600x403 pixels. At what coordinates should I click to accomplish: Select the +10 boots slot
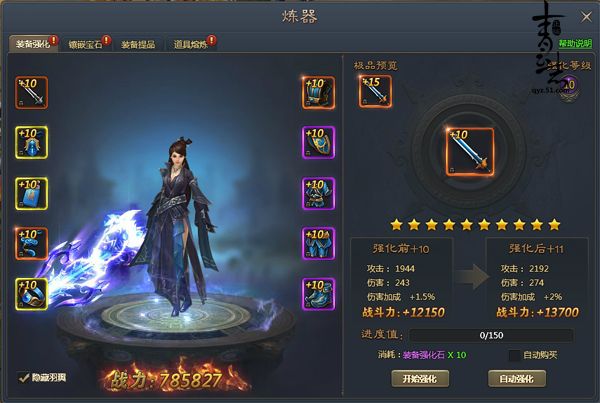click(x=318, y=294)
